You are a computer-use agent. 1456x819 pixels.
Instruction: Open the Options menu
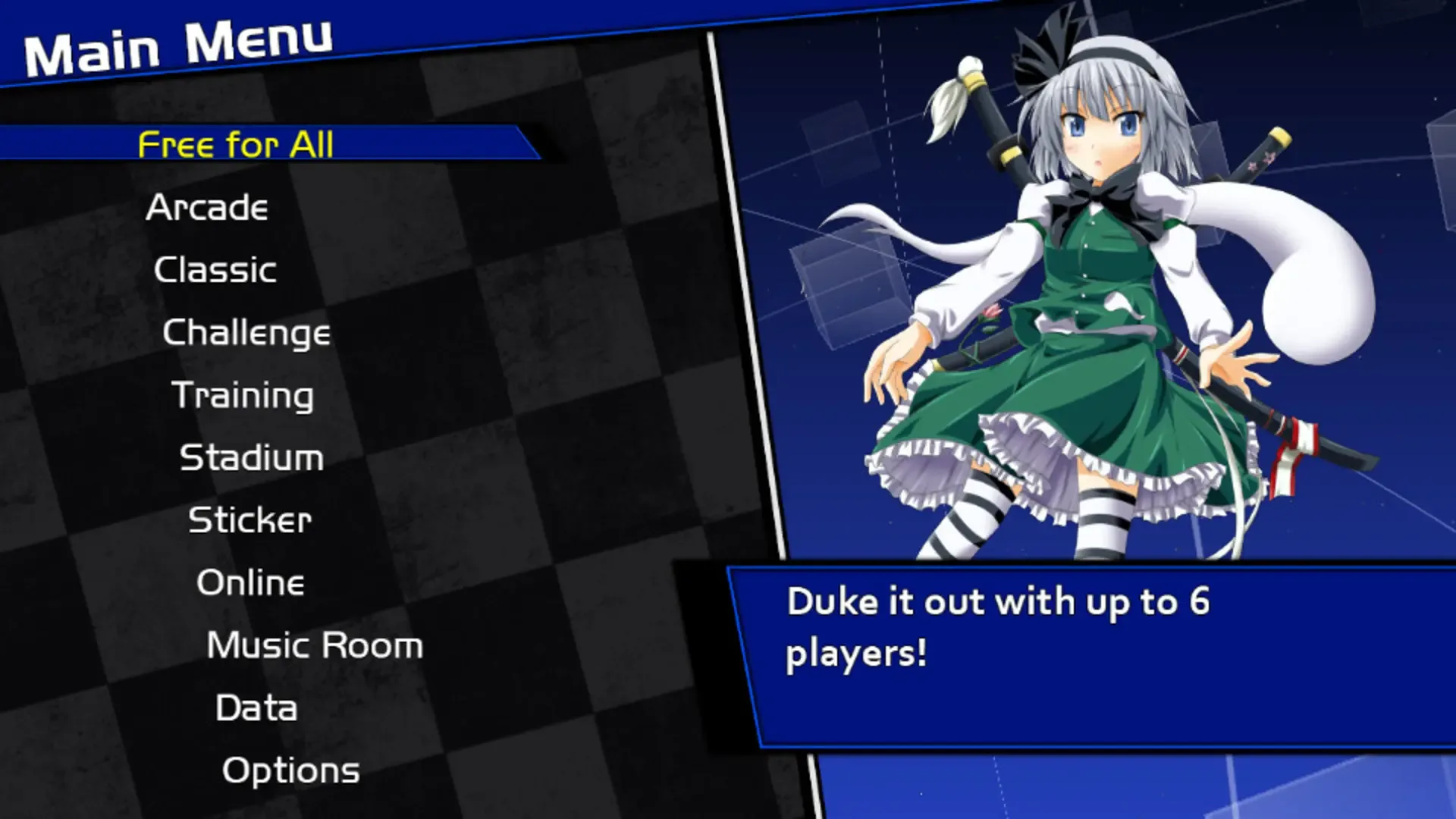point(290,770)
